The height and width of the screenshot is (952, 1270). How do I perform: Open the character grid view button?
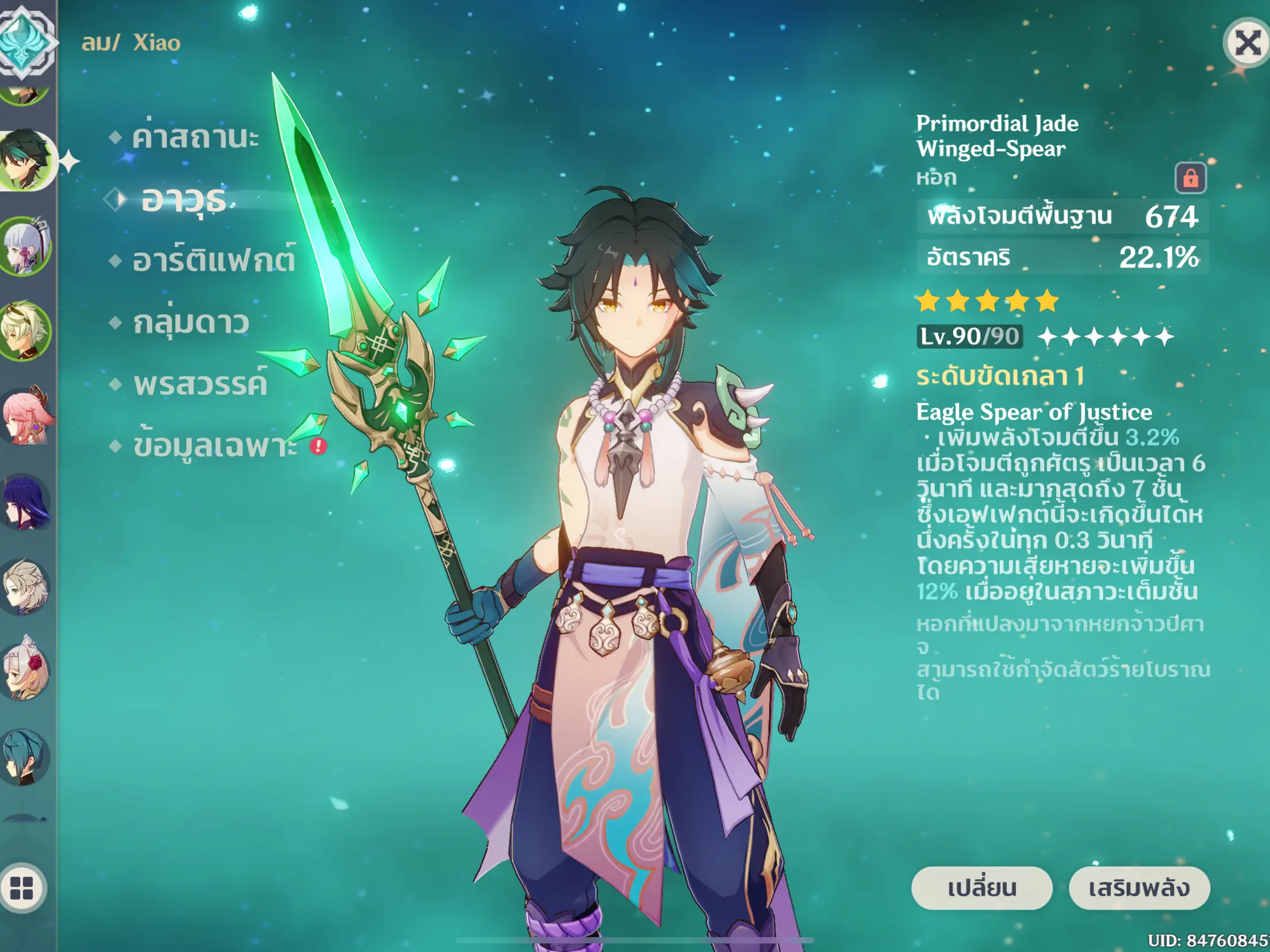click(22, 888)
